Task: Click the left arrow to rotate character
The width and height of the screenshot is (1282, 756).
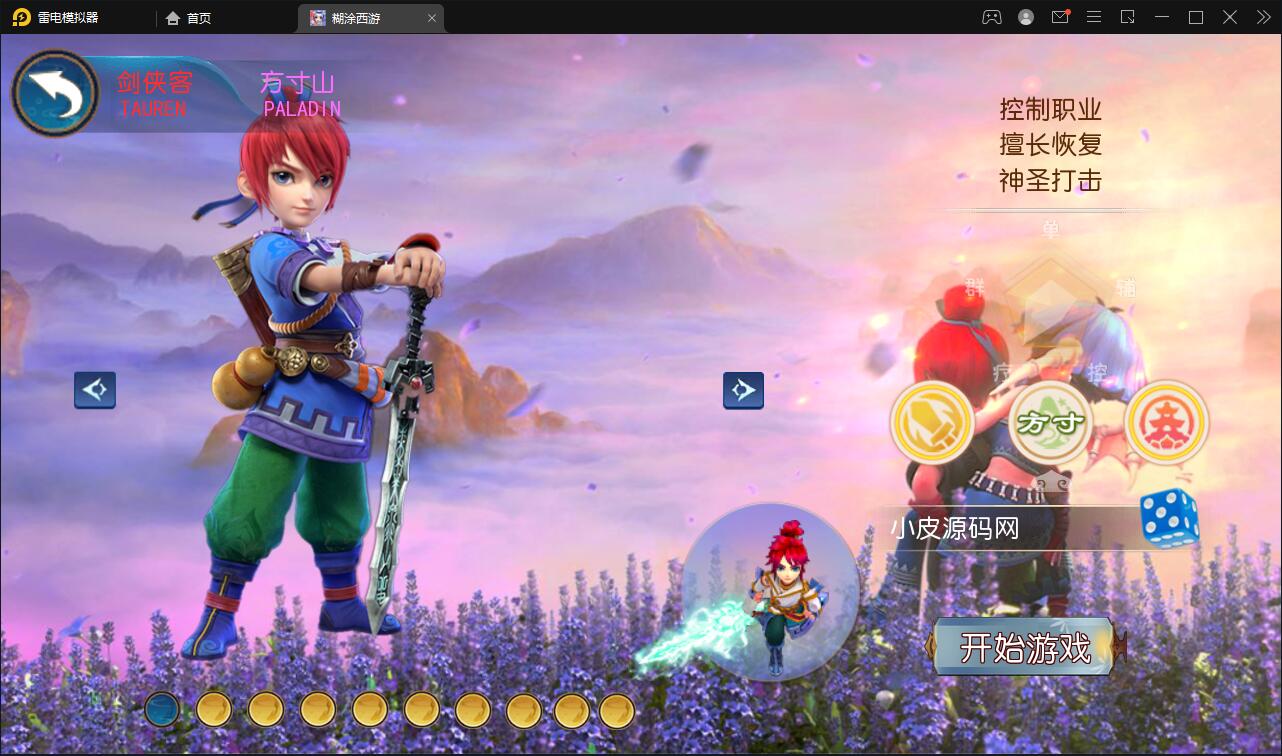Action: [95, 390]
